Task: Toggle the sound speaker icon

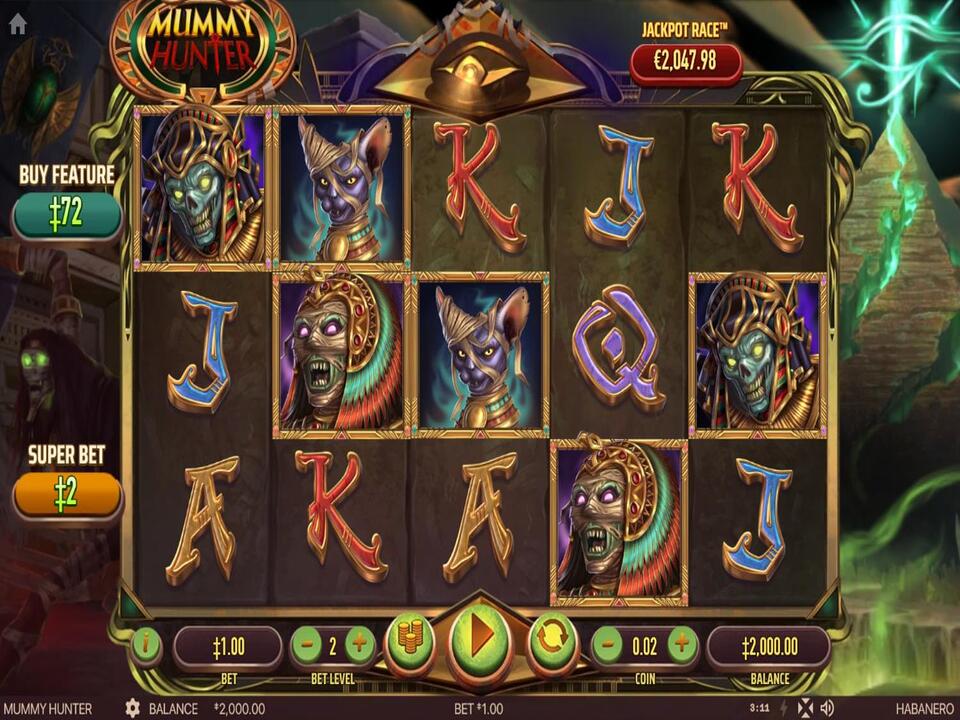Action: (x=828, y=708)
